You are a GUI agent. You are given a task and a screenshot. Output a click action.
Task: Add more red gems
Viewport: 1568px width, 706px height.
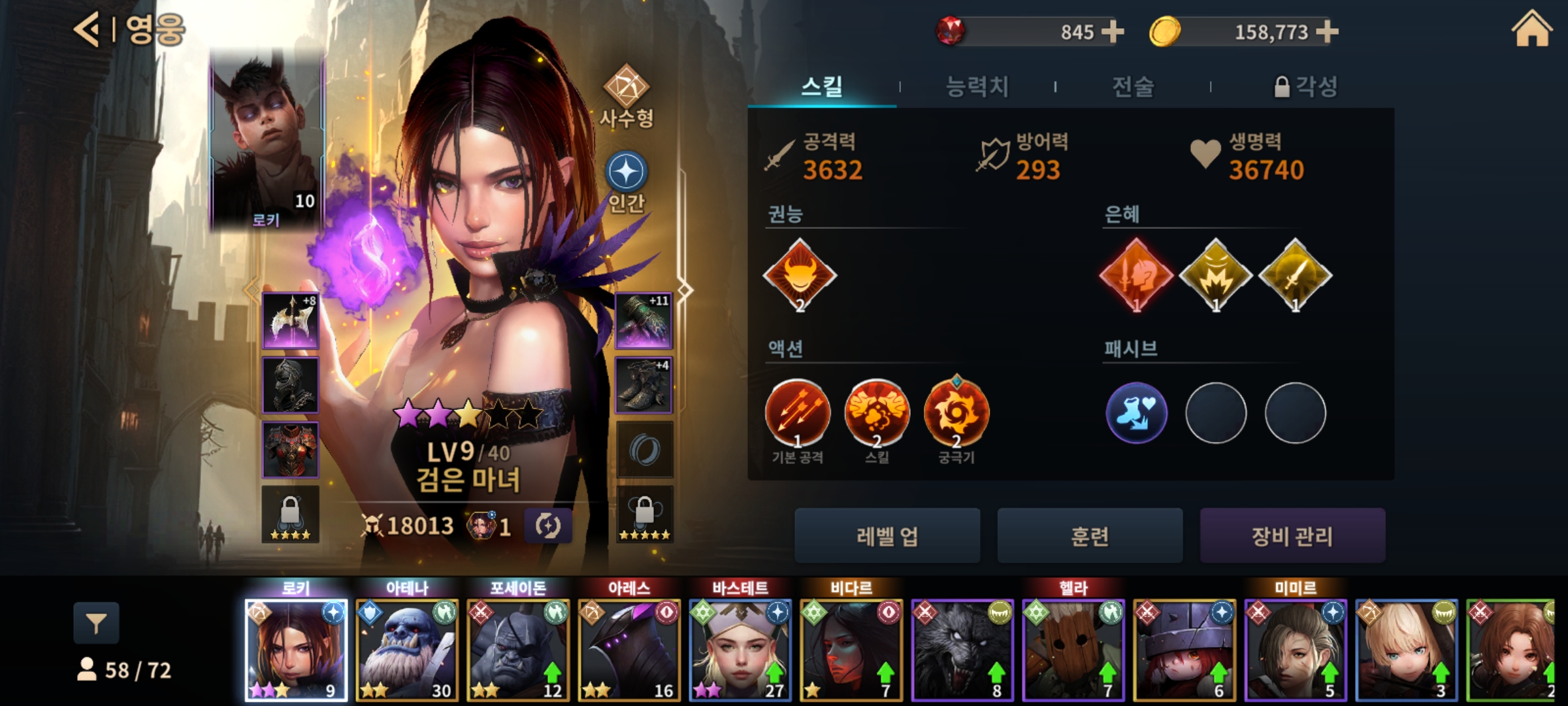1113,31
